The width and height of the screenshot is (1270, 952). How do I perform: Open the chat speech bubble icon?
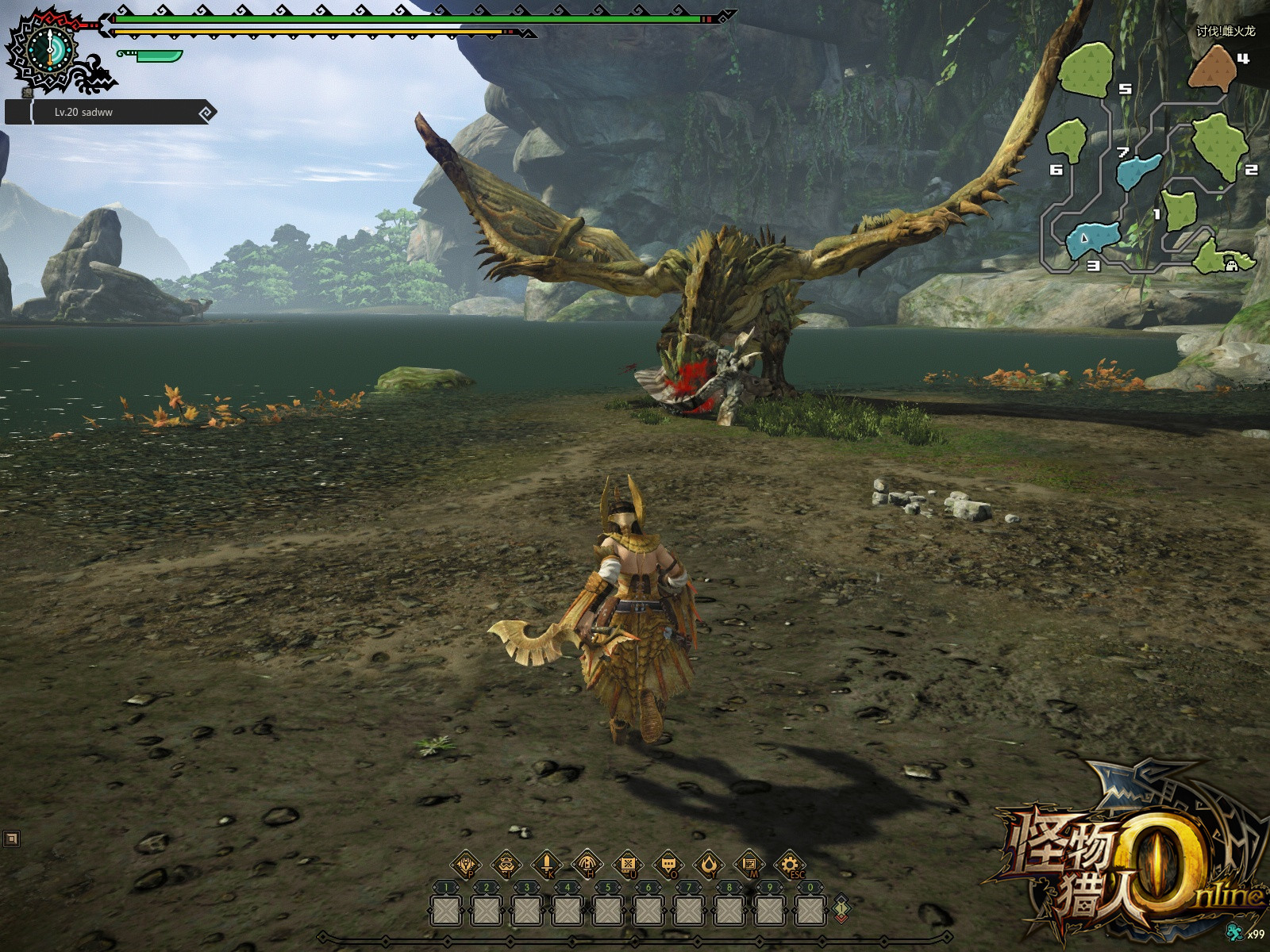click(x=668, y=864)
